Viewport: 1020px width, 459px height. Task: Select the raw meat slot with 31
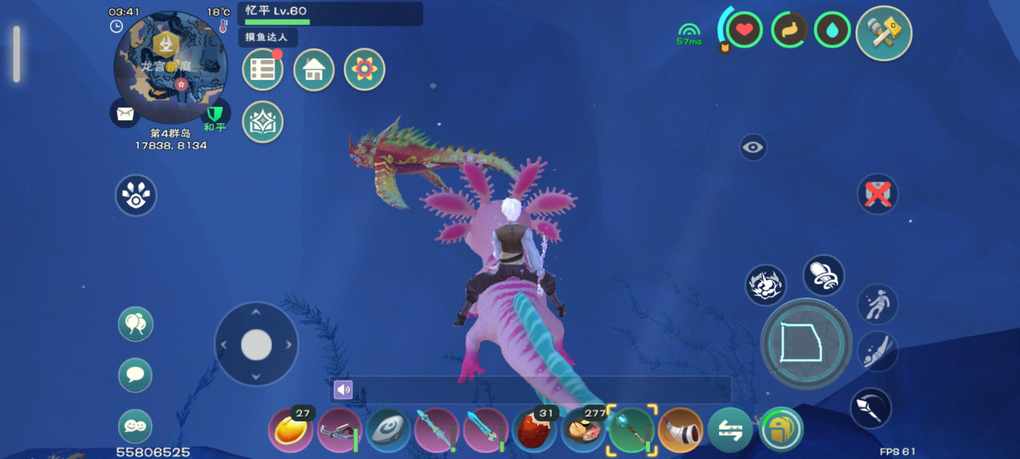coord(534,431)
